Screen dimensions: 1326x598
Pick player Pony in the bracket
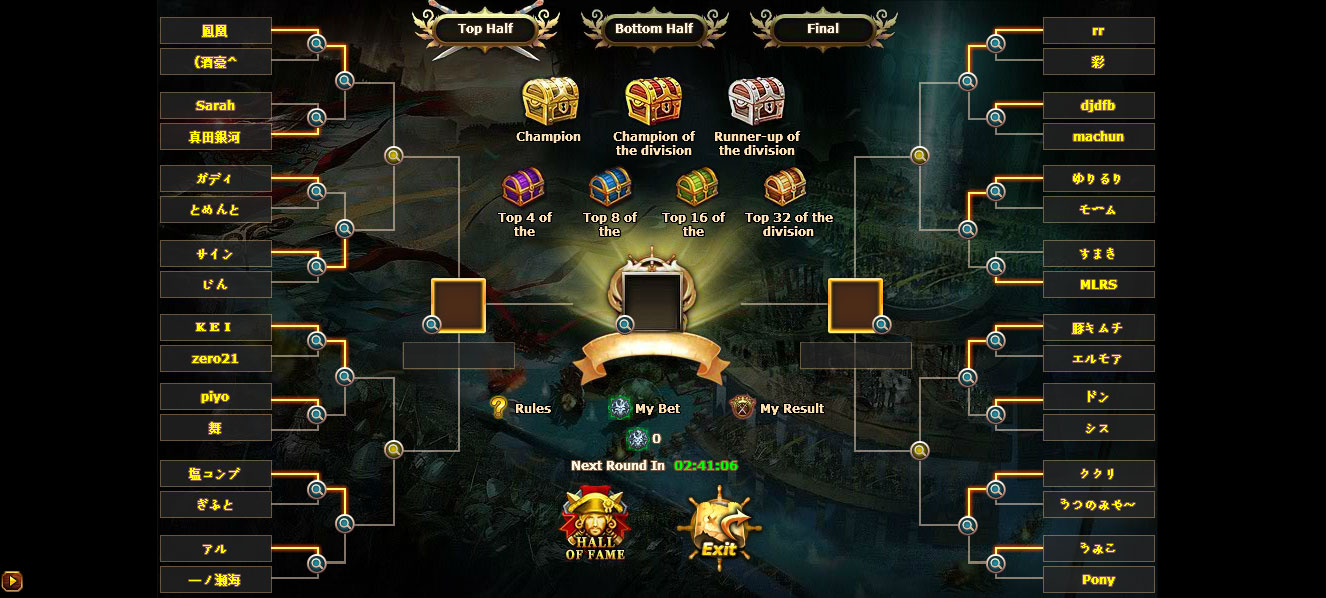coord(1098,580)
